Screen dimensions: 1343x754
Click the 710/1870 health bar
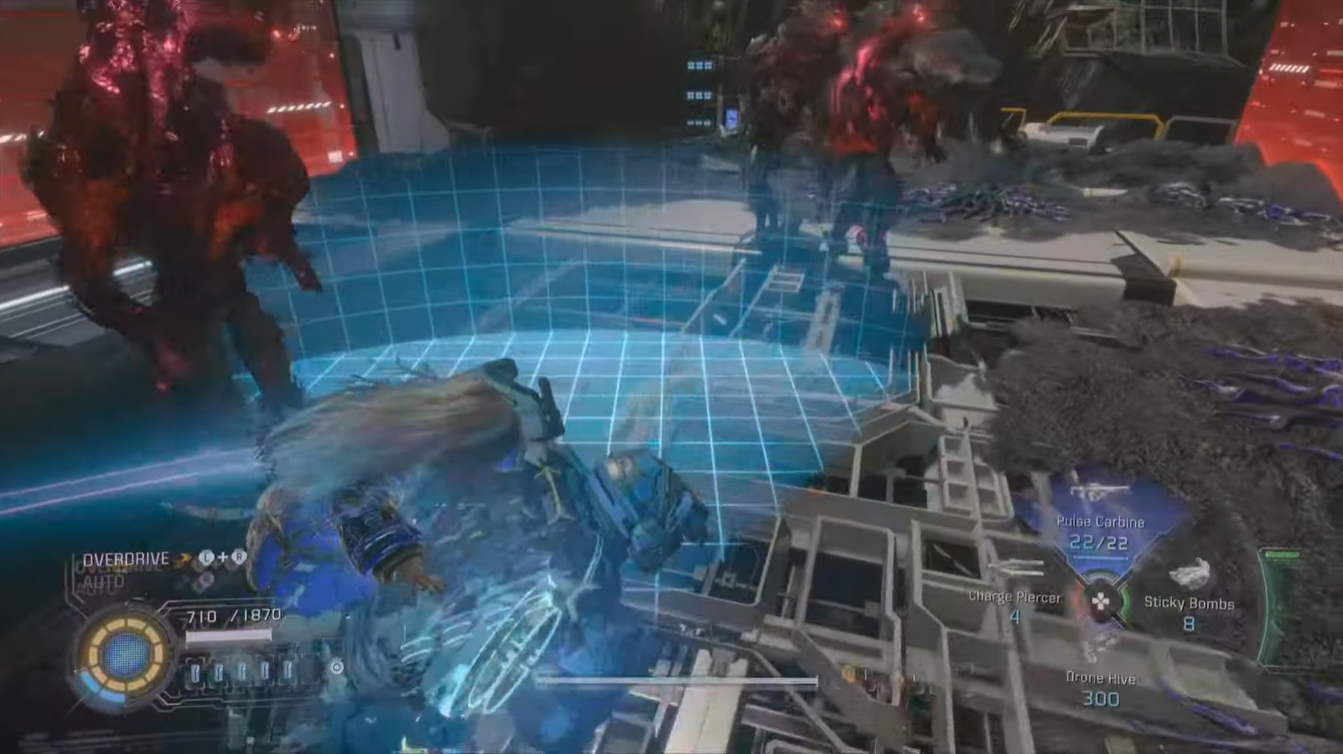[x=226, y=635]
